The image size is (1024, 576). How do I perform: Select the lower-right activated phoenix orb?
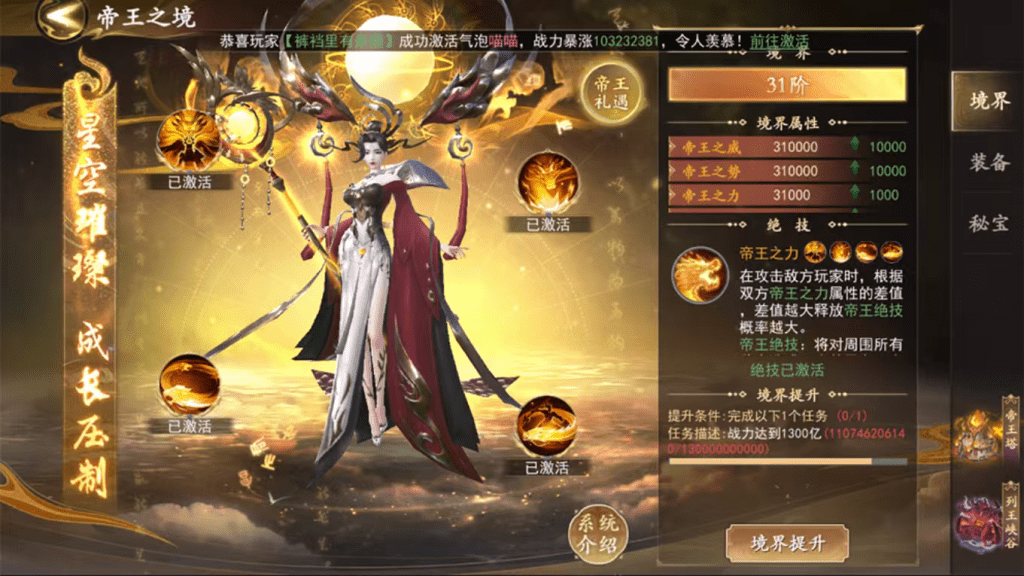coord(546,427)
